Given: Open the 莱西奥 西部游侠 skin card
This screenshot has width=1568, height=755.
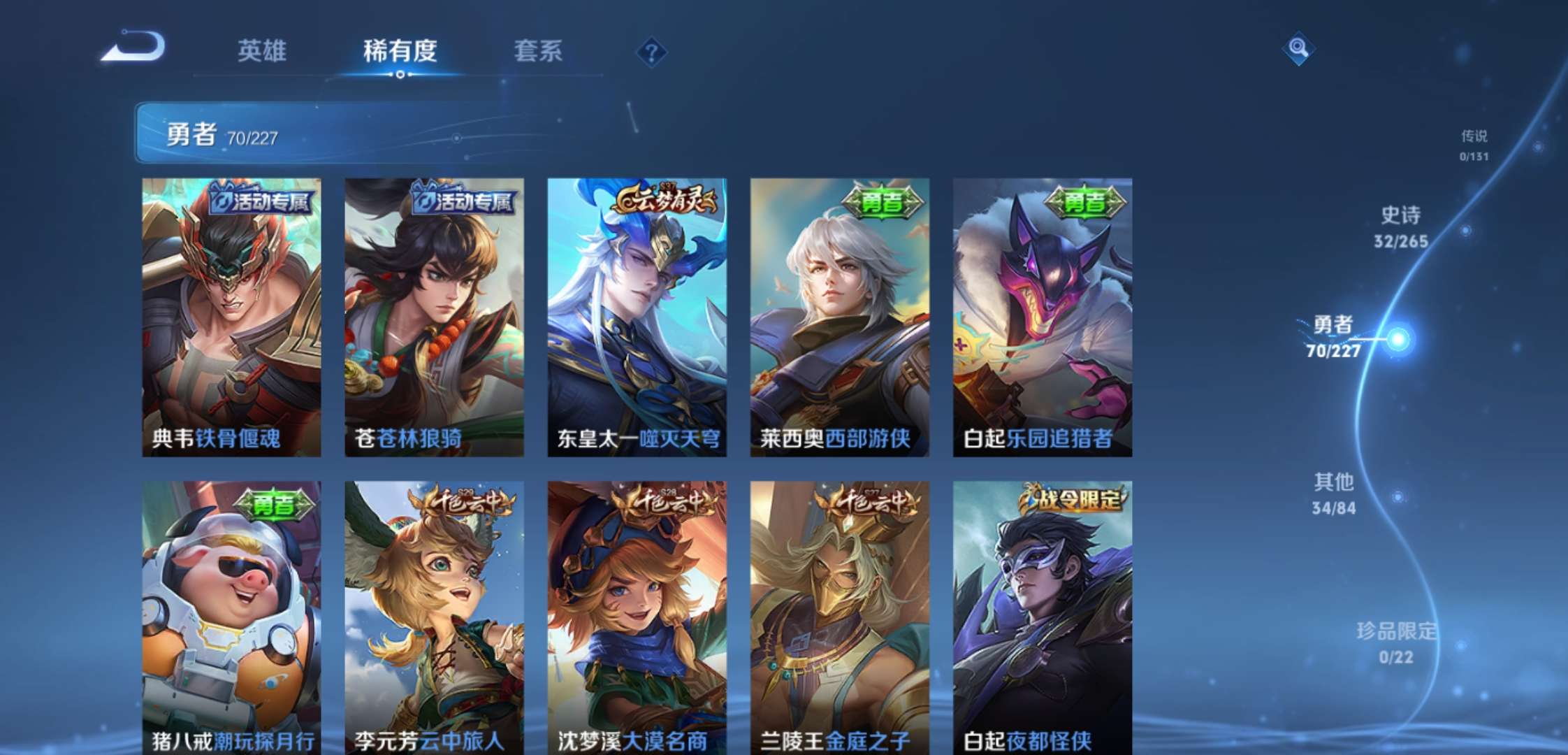Looking at the screenshot, I should pos(839,317).
